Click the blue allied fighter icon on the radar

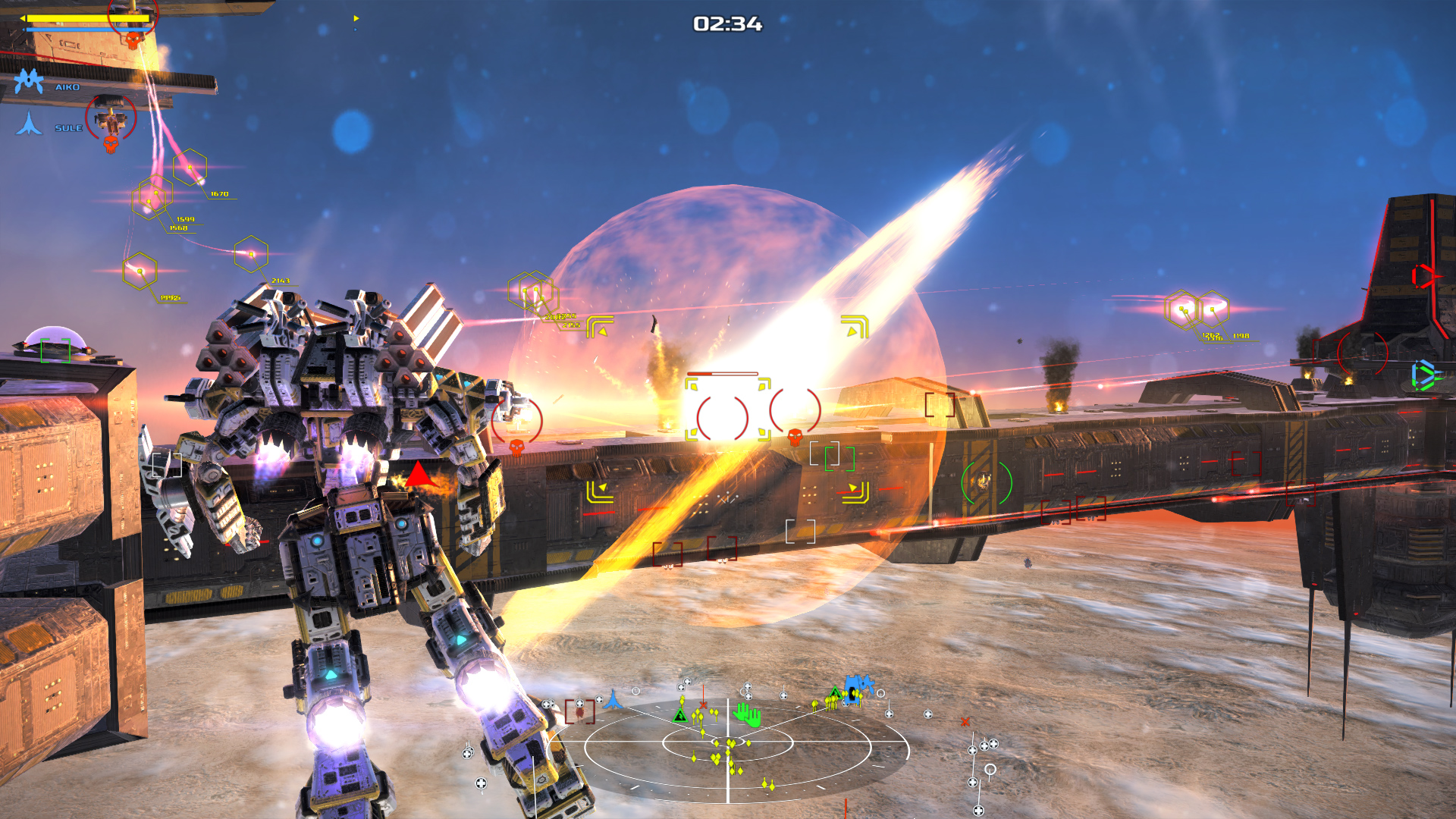tap(613, 698)
